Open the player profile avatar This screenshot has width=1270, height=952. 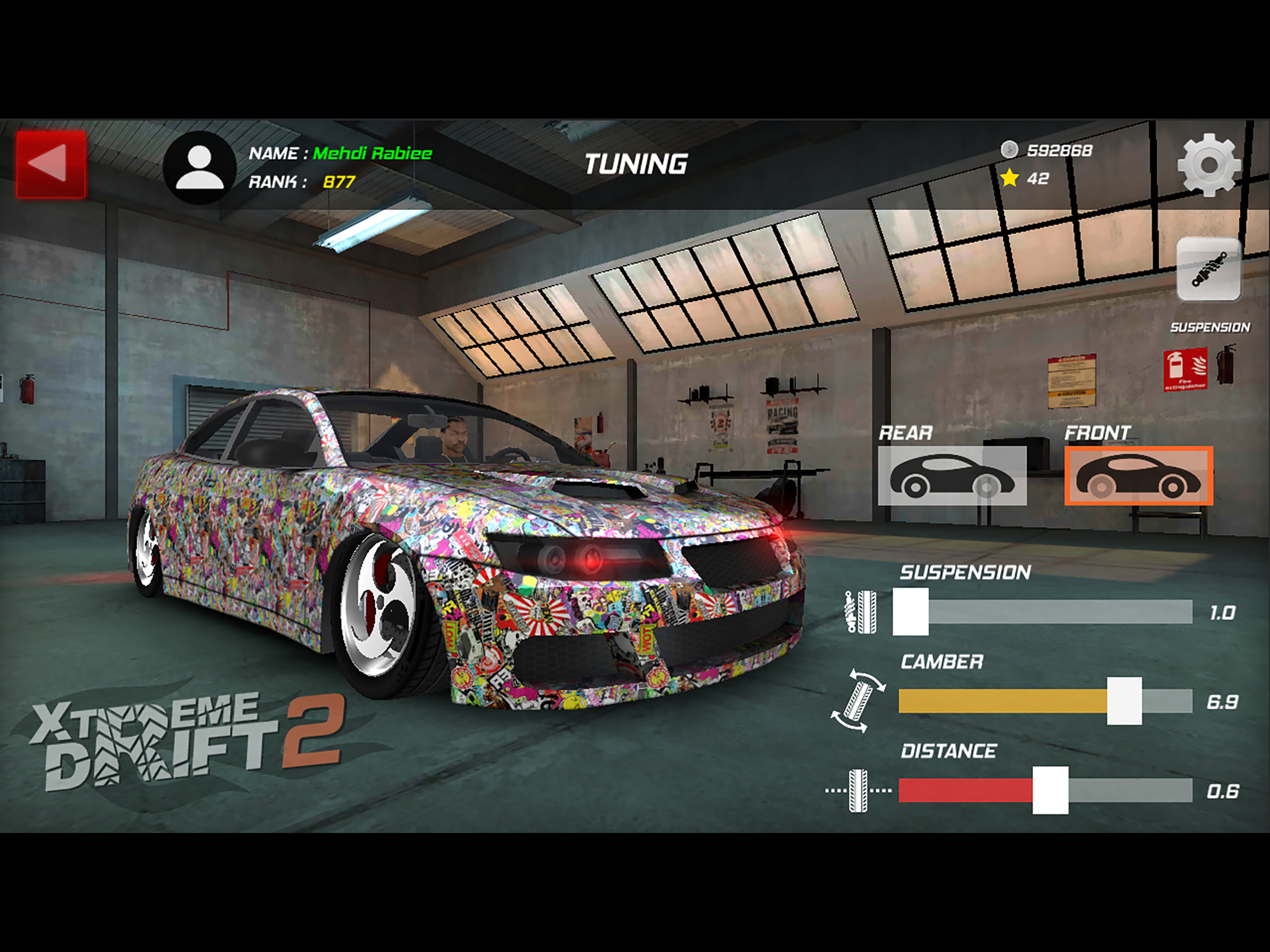tap(199, 167)
